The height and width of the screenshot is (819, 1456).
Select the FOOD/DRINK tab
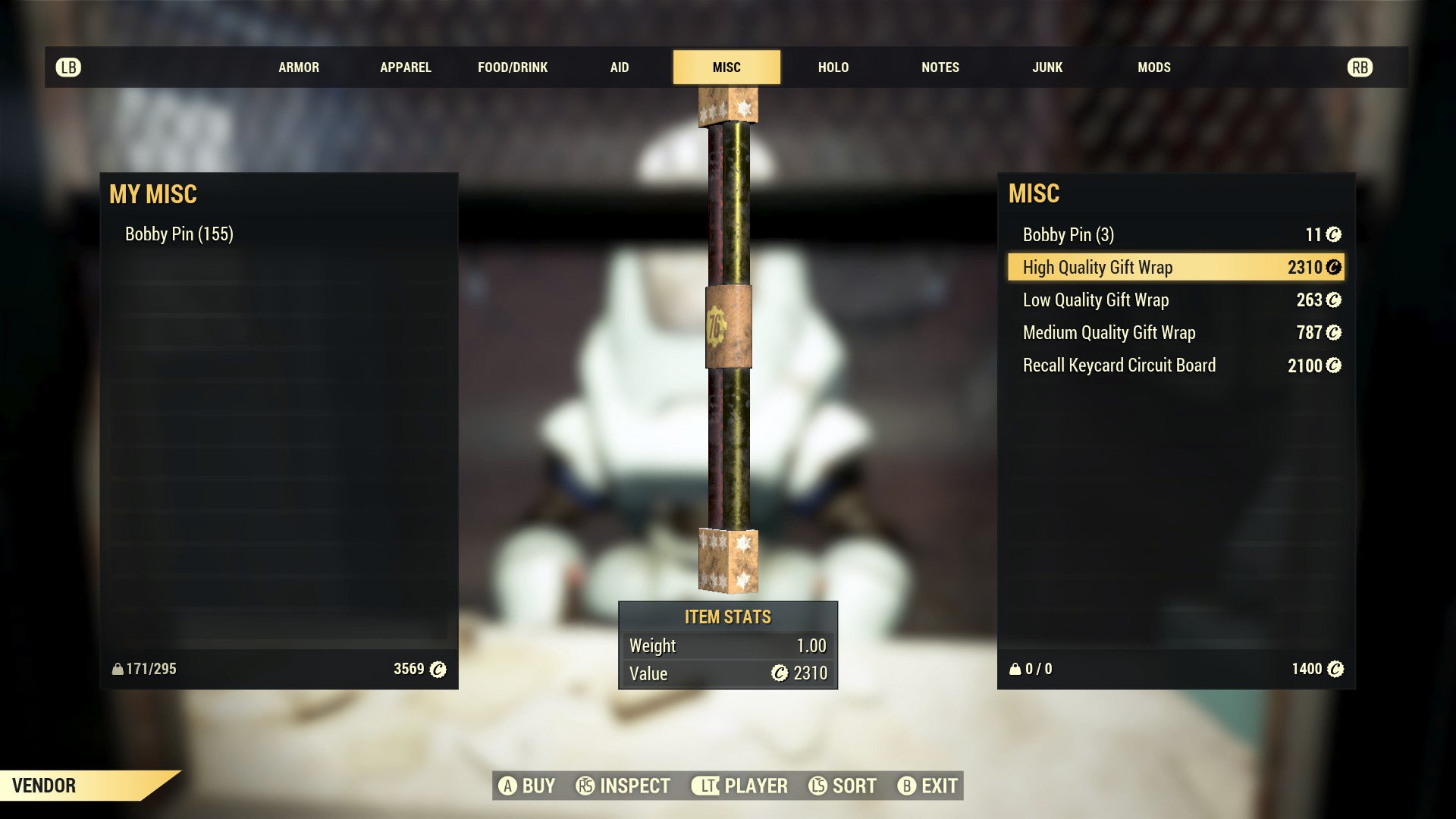512,67
